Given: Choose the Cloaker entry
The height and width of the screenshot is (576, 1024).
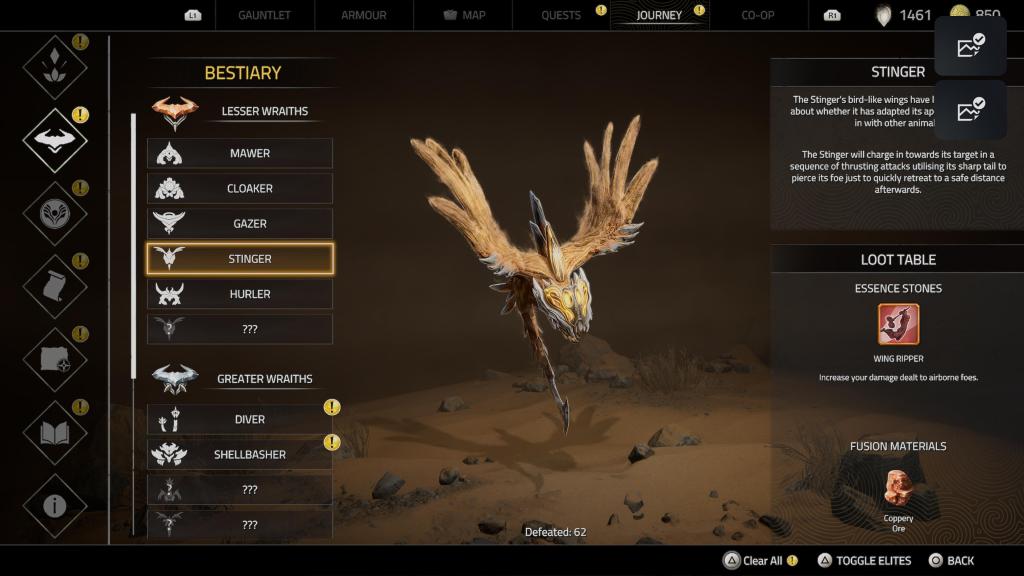Looking at the screenshot, I should [240, 188].
